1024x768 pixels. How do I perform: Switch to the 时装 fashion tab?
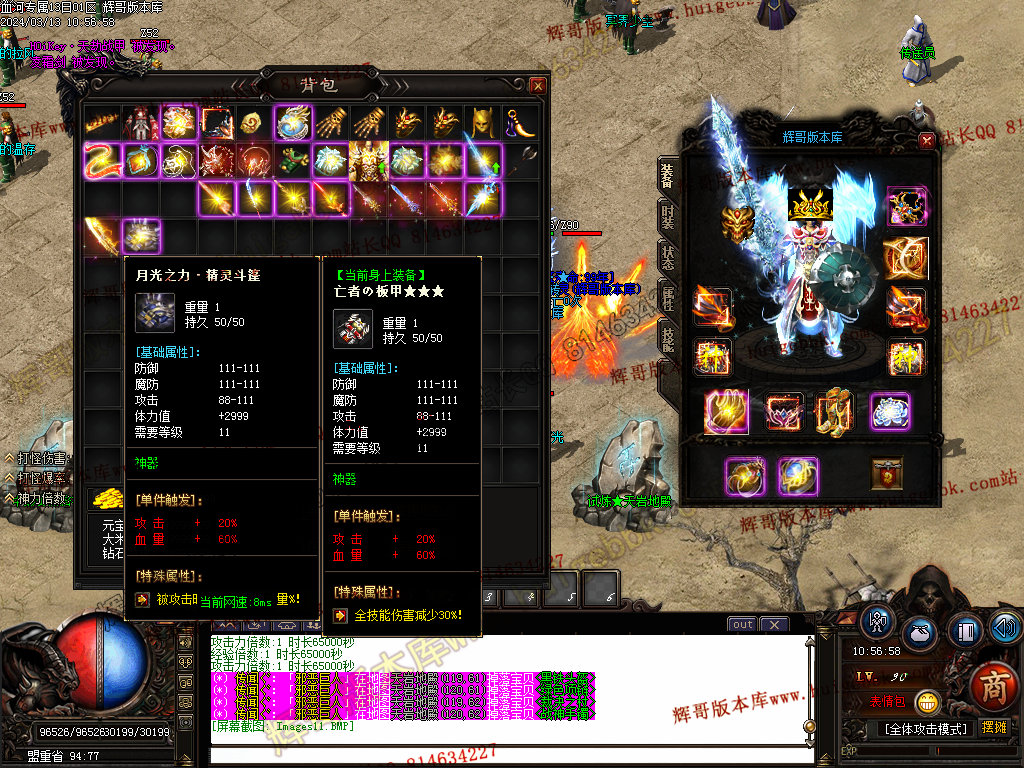point(667,214)
